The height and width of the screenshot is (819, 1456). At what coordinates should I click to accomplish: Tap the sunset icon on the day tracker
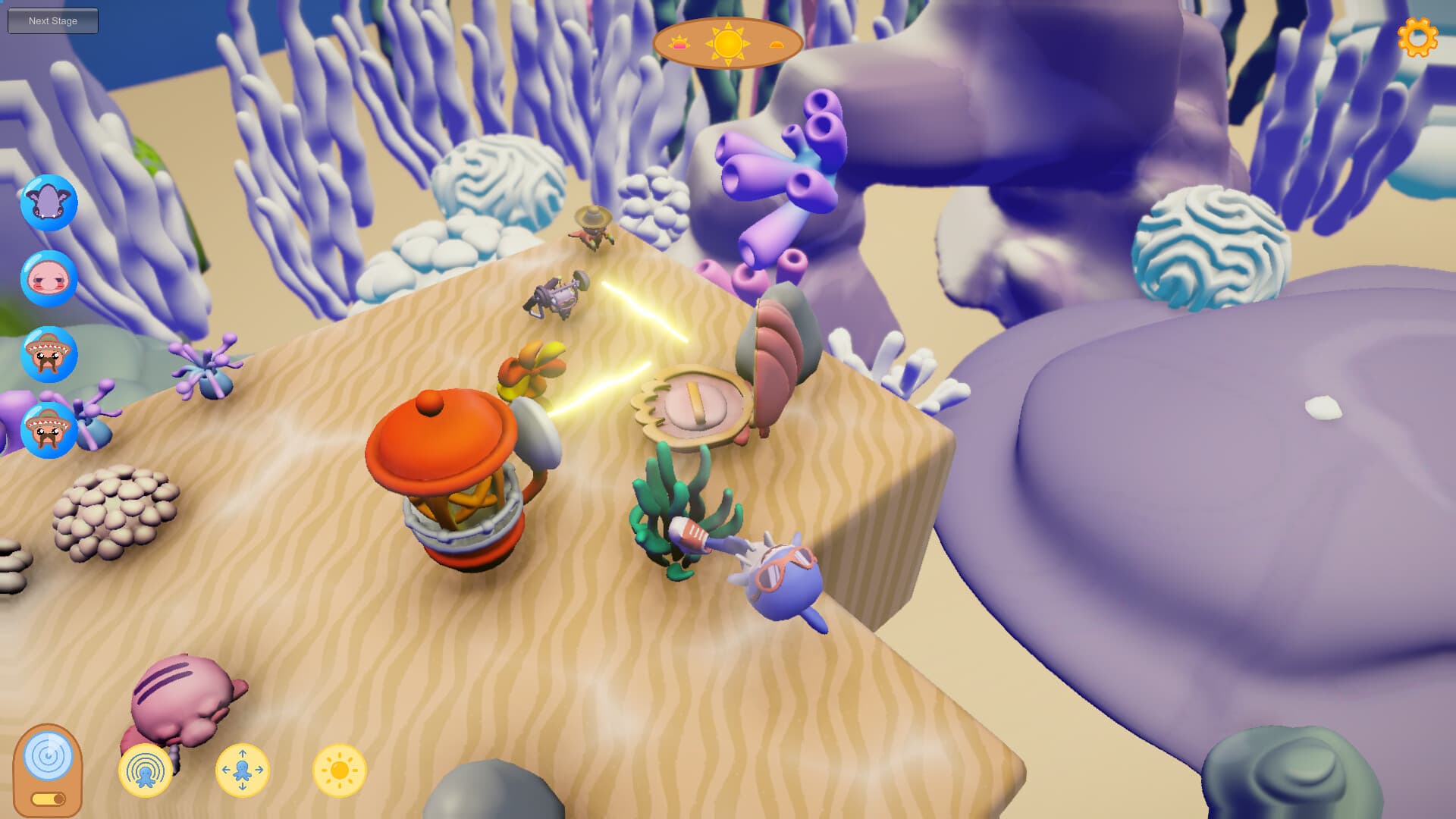pos(774,44)
